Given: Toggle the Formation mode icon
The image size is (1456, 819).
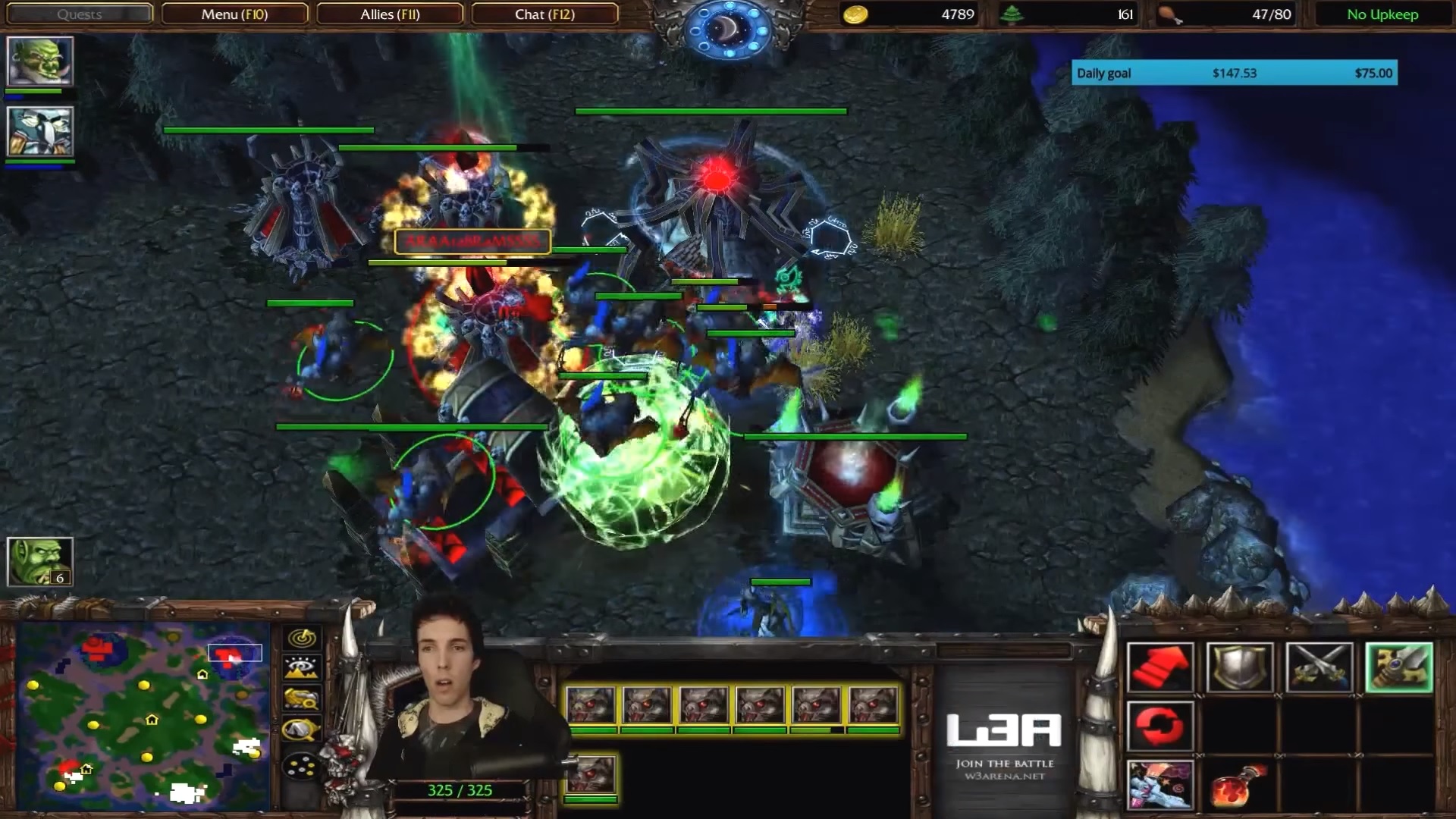Looking at the screenshot, I should (300, 667).
